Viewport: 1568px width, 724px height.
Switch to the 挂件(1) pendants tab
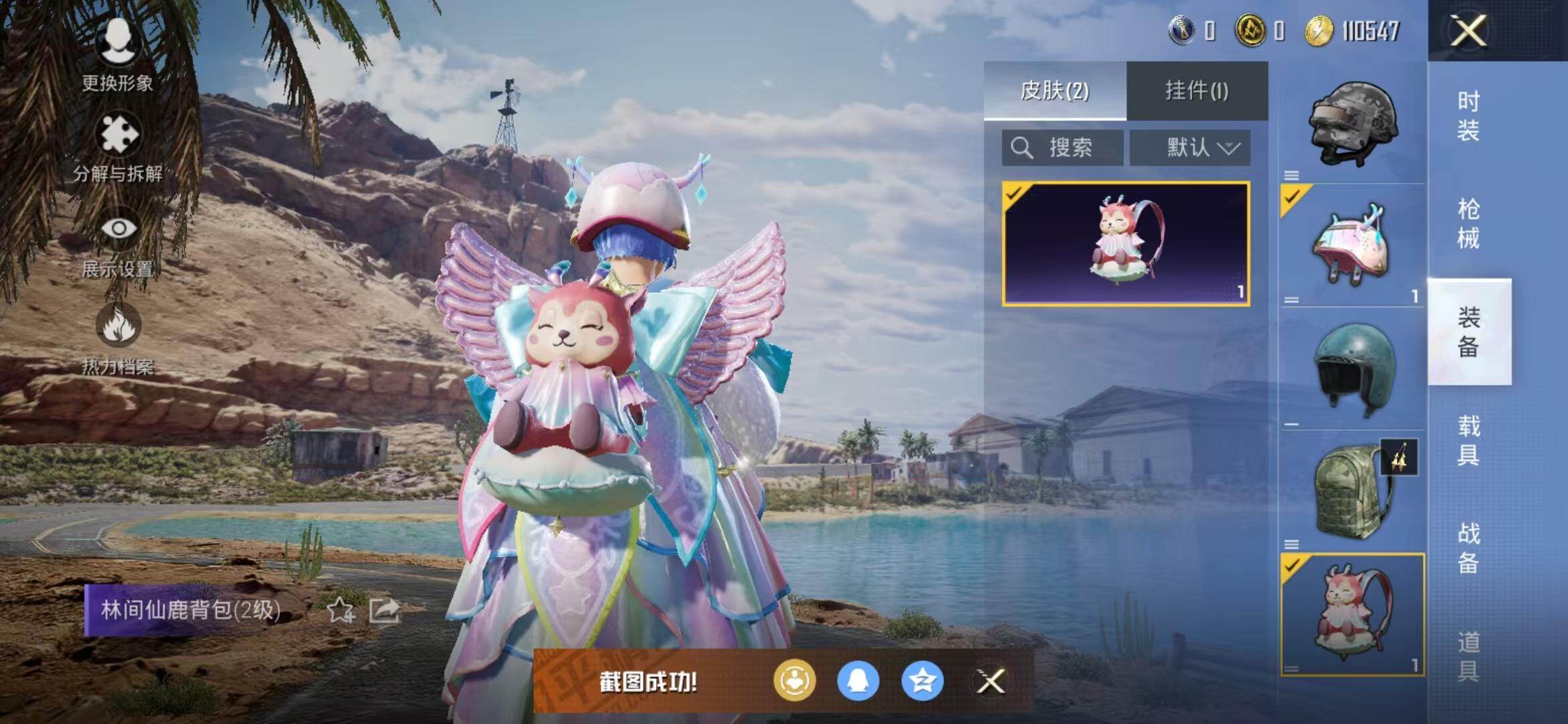(1197, 90)
